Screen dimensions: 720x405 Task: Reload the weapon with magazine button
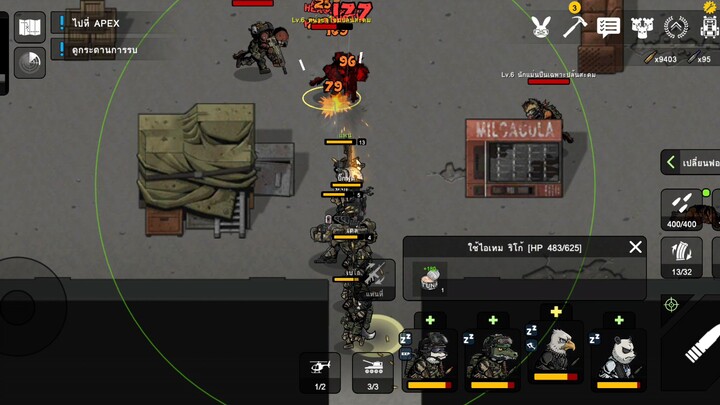click(x=682, y=256)
